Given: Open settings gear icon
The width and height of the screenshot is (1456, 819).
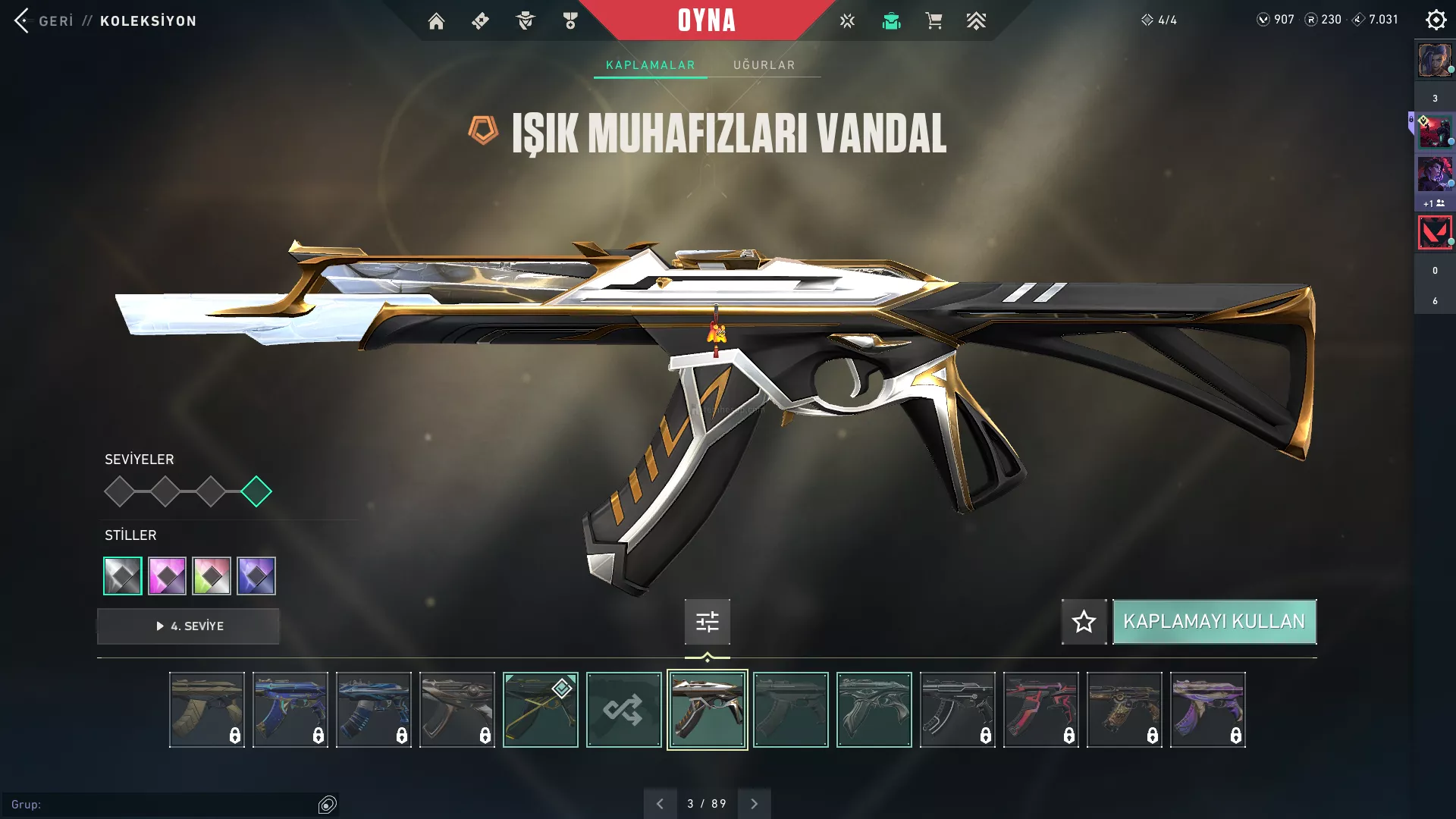Looking at the screenshot, I should tap(1436, 20).
